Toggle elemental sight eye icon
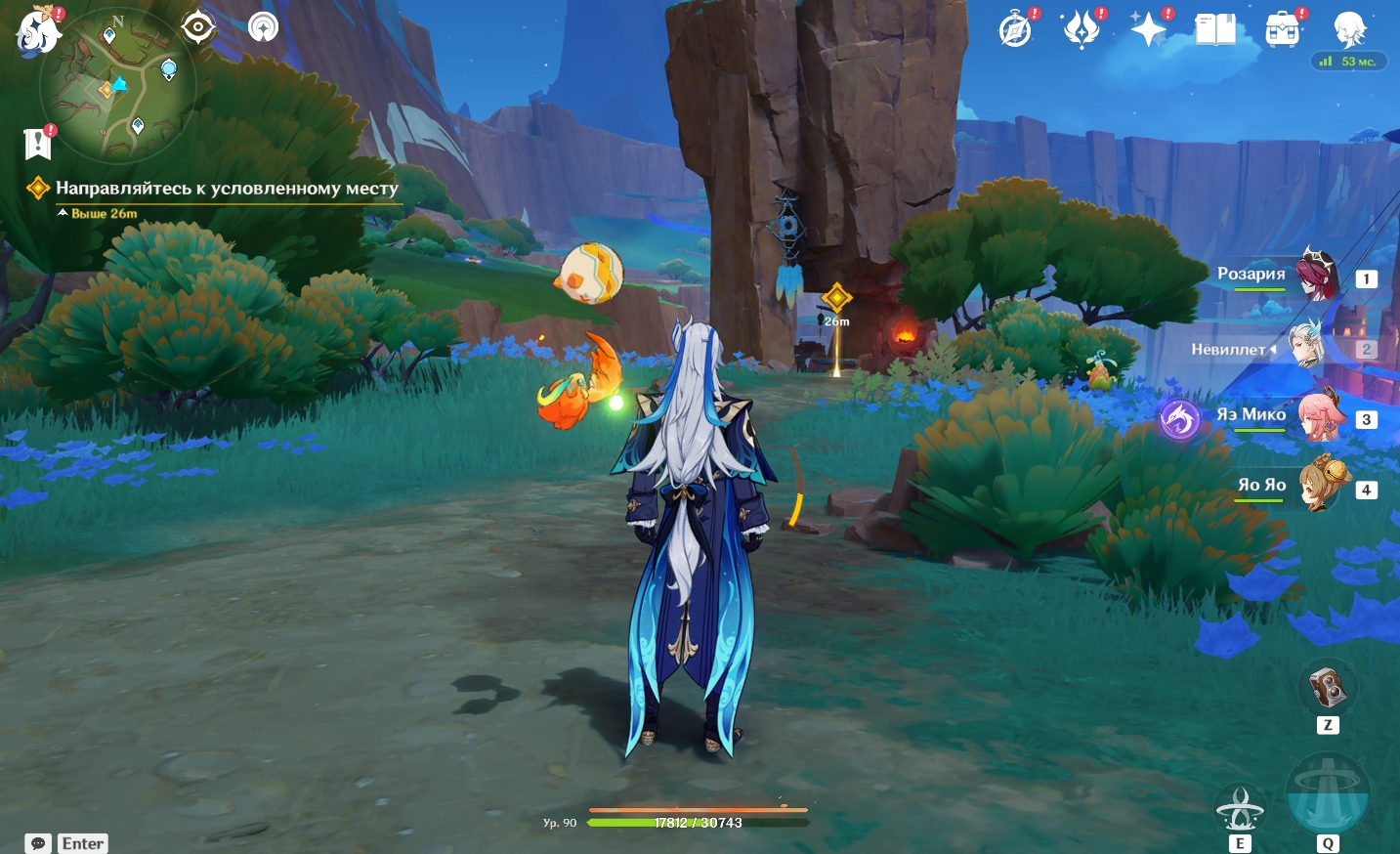 pyautogui.click(x=198, y=27)
